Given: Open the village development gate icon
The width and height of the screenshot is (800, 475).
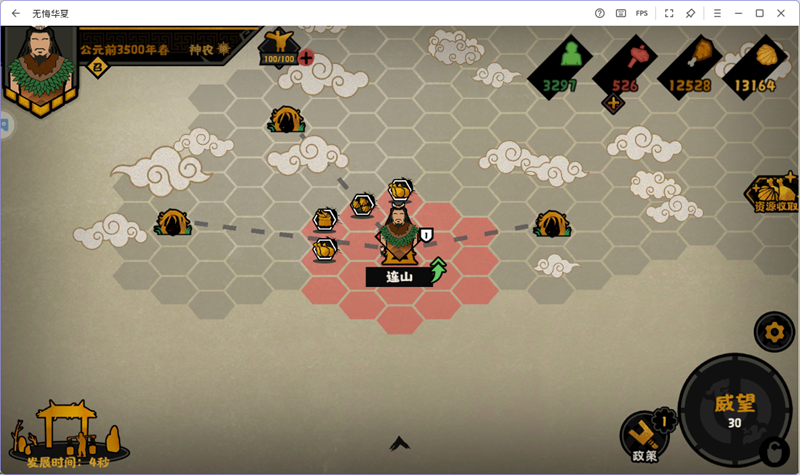Looking at the screenshot, I should pyautogui.click(x=68, y=427).
